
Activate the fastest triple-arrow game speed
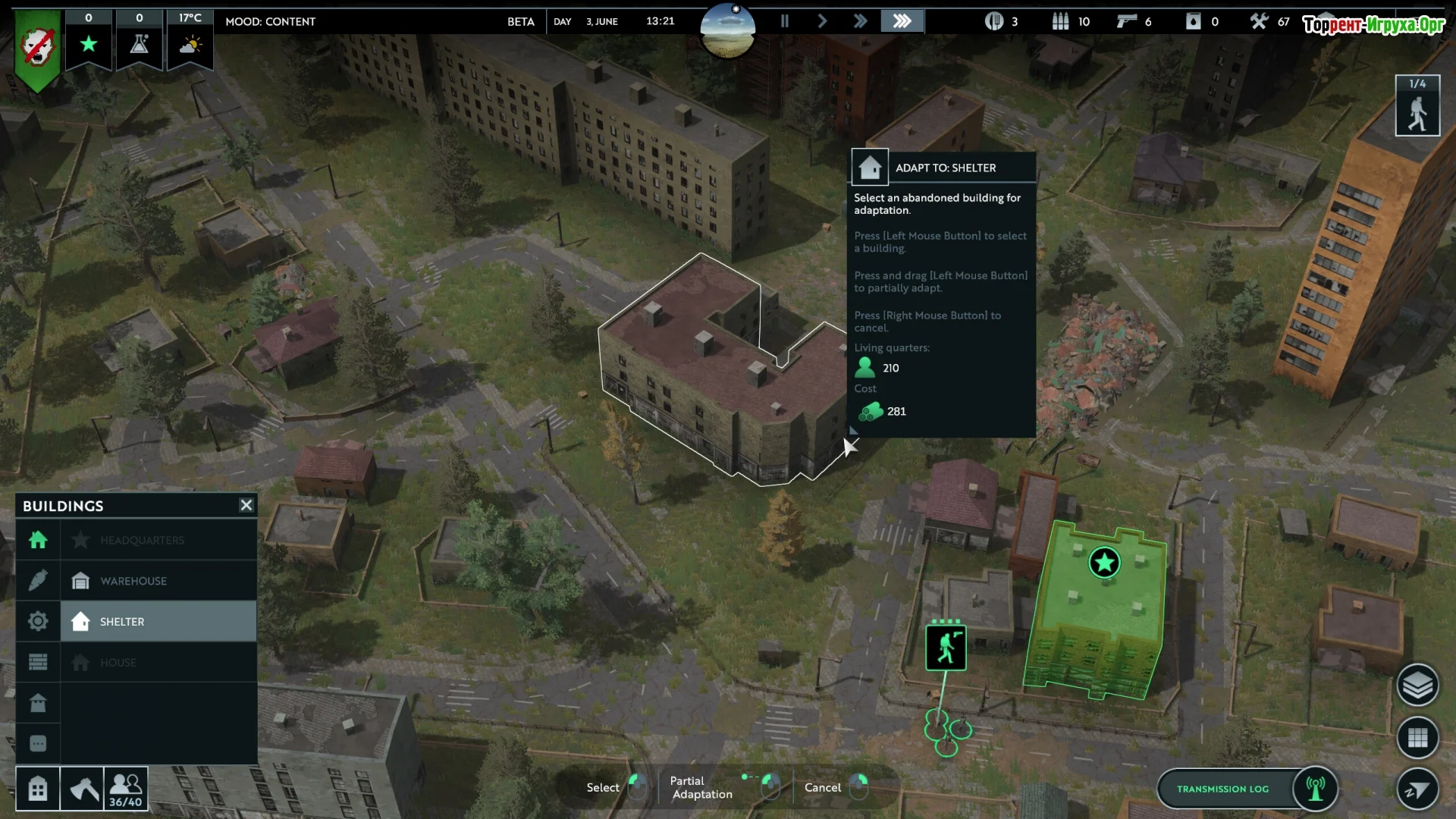click(x=902, y=21)
